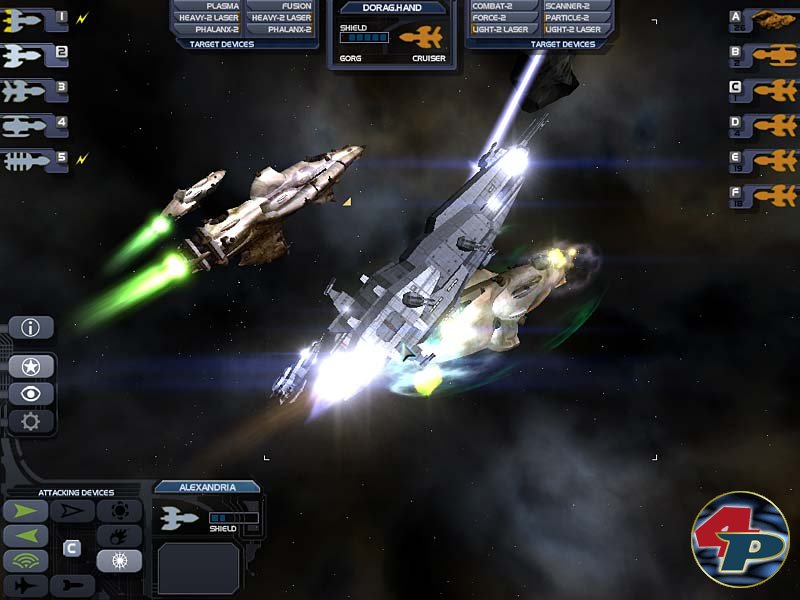800x600 pixels.
Task: Target the Force-2 device
Action: pyautogui.click(x=499, y=18)
